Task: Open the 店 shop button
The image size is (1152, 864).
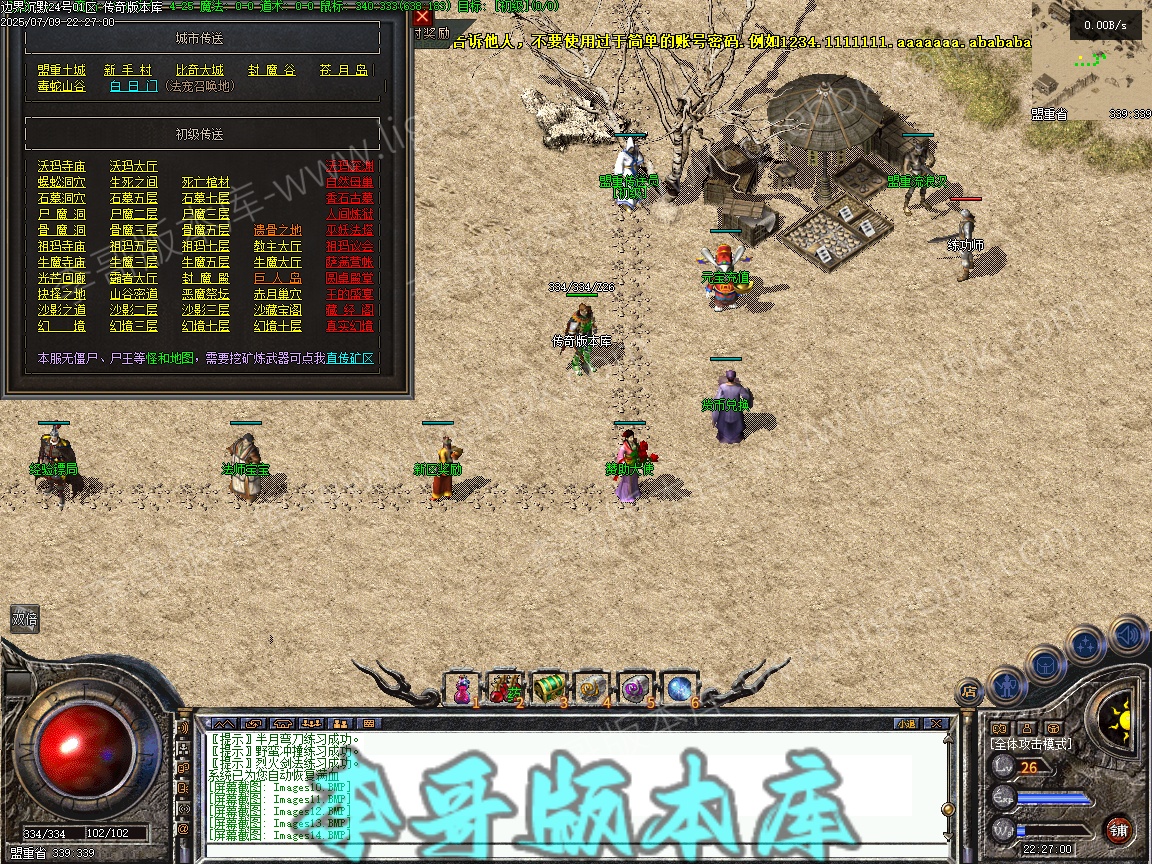Action: click(968, 688)
